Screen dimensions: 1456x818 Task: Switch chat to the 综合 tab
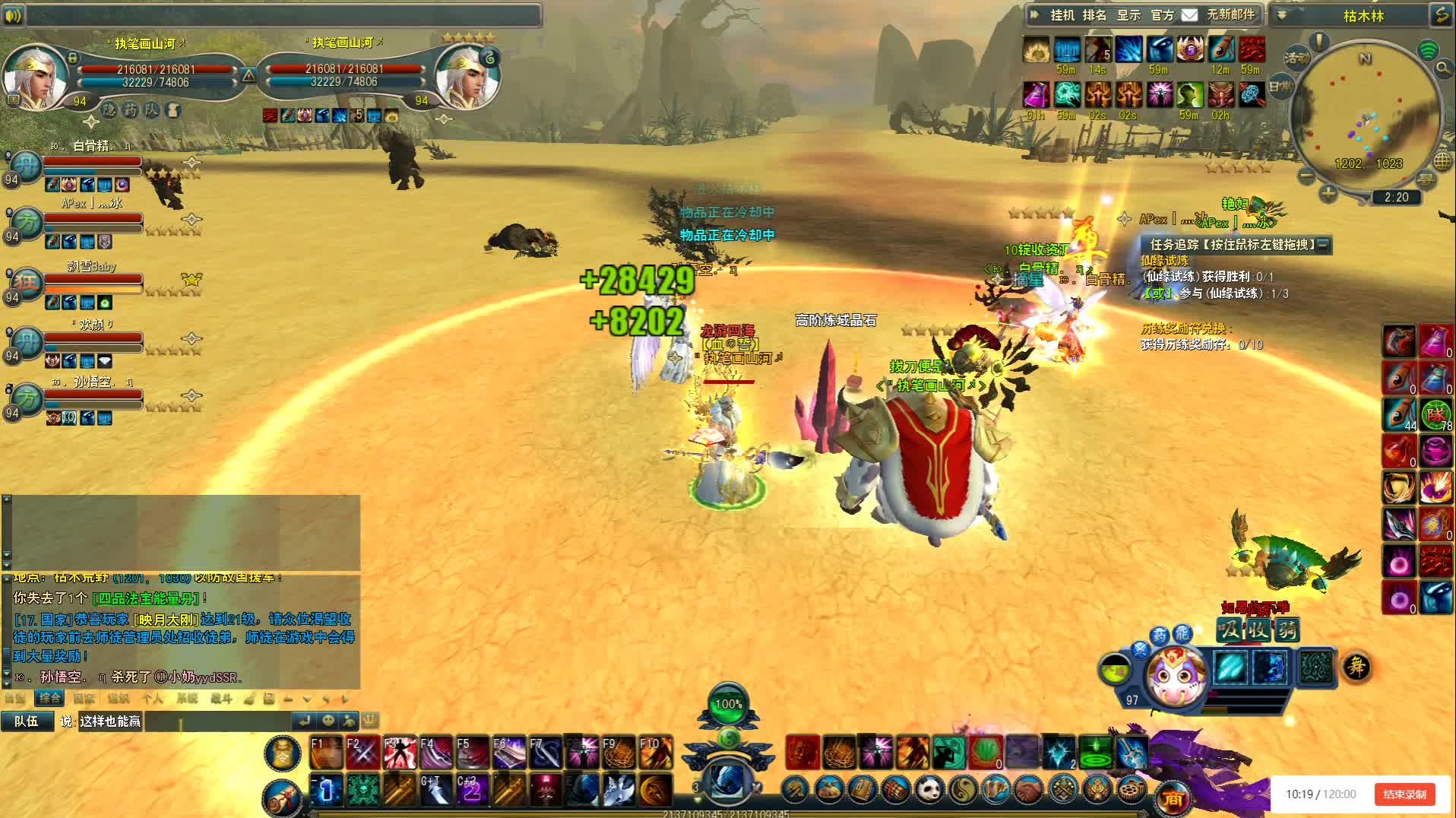[x=50, y=698]
